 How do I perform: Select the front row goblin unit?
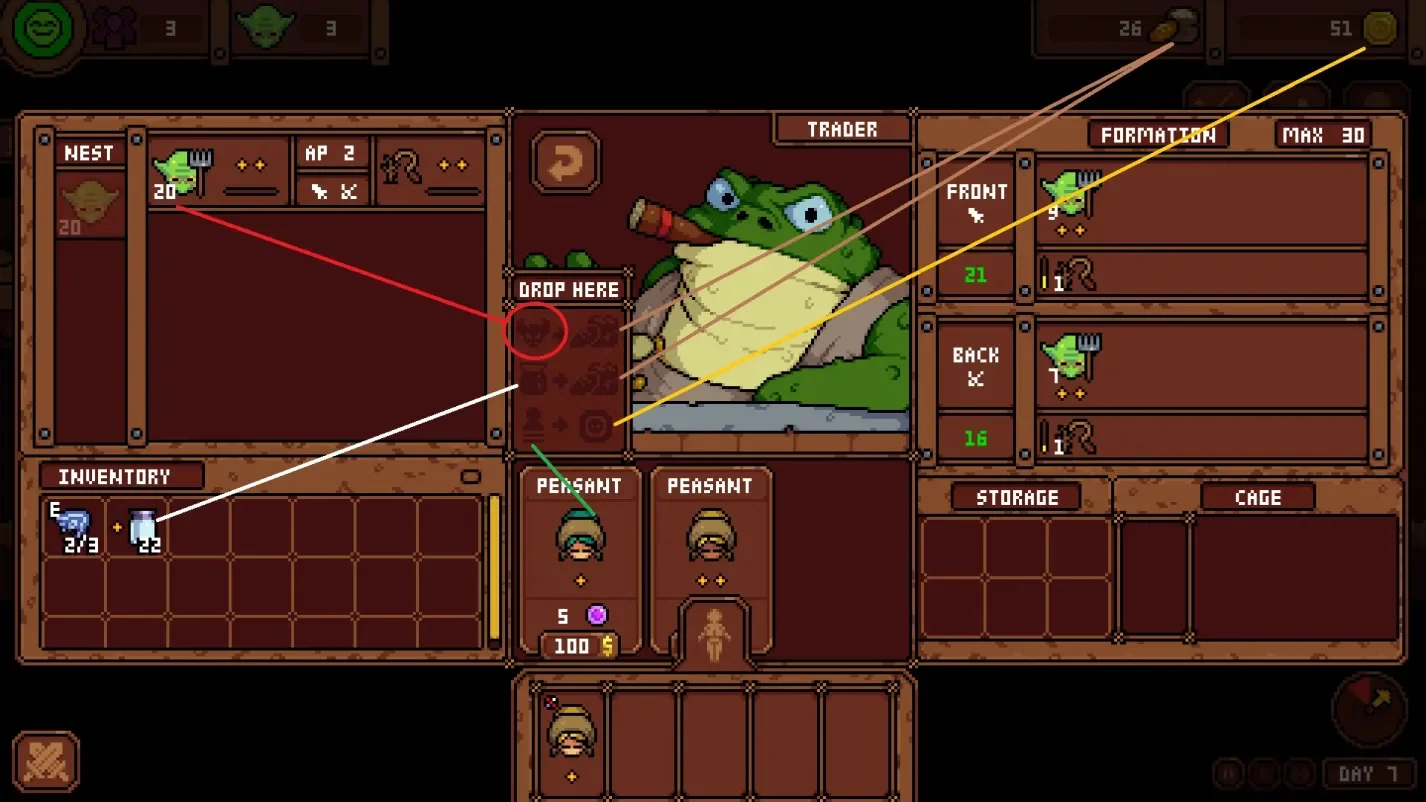(x=1068, y=195)
